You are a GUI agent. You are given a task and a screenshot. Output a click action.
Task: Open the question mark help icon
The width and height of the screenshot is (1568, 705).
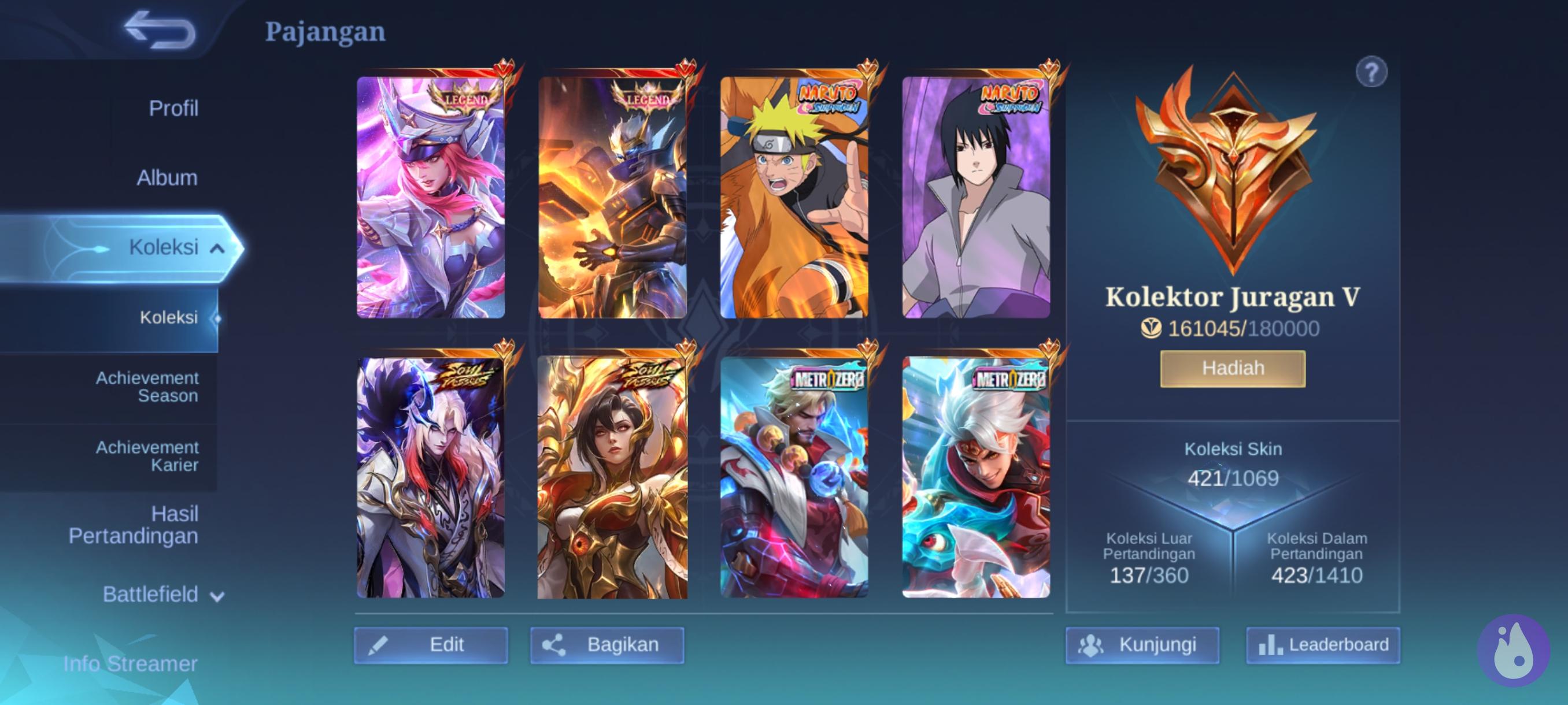[x=1371, y=73]
